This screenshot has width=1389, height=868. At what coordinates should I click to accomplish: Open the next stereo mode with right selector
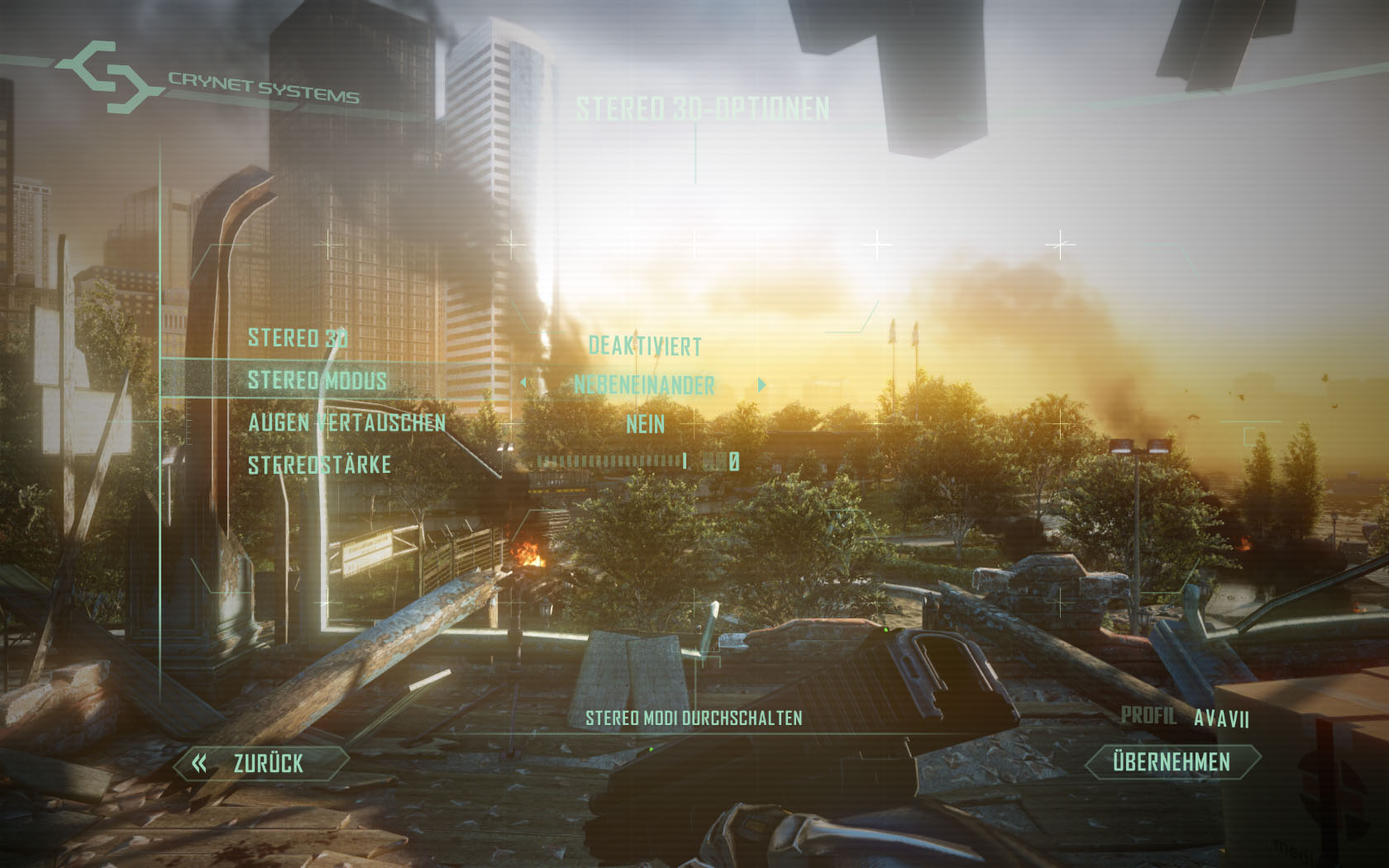(763, 384)
